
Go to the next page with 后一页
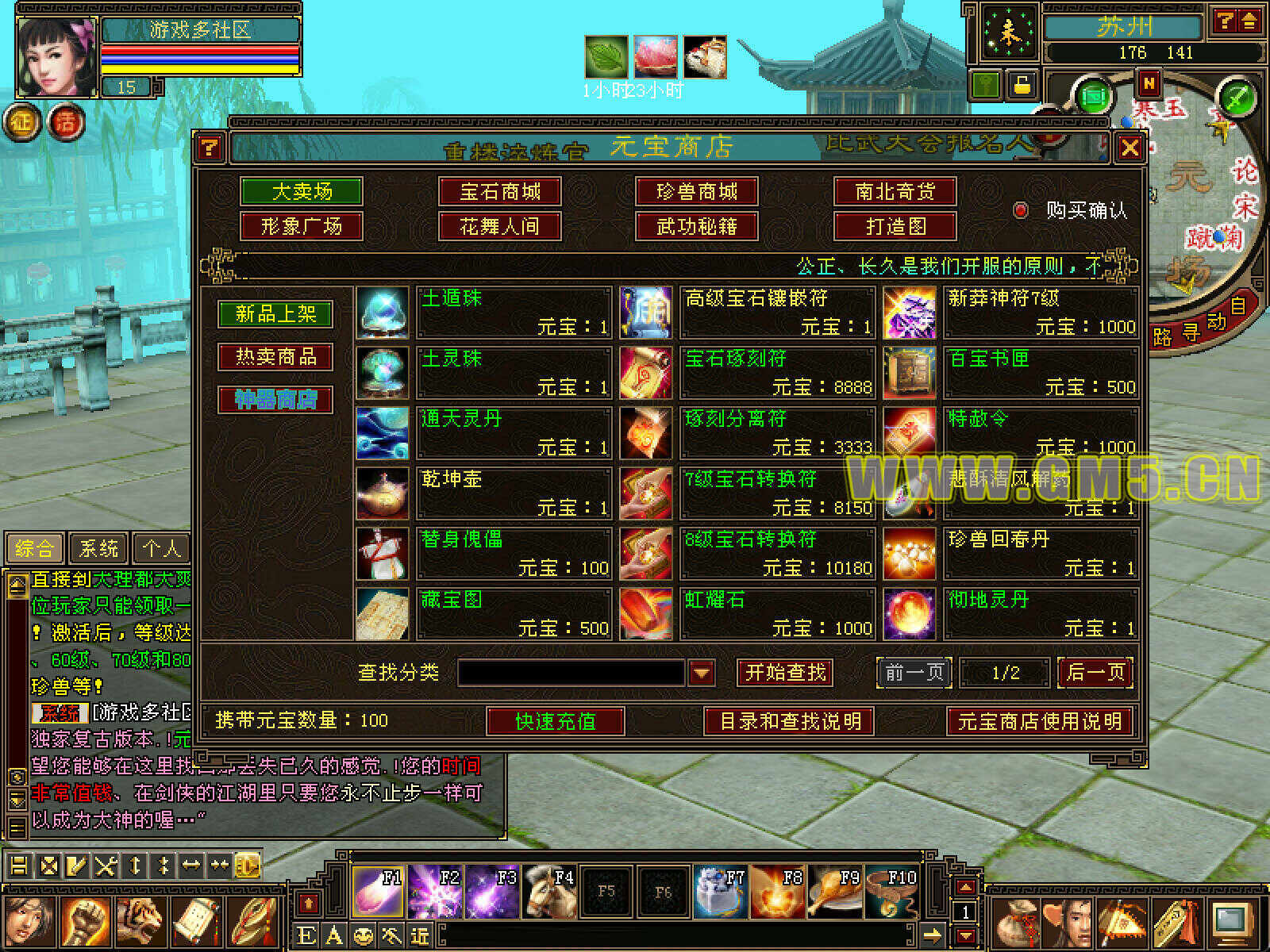[1095, 673]
